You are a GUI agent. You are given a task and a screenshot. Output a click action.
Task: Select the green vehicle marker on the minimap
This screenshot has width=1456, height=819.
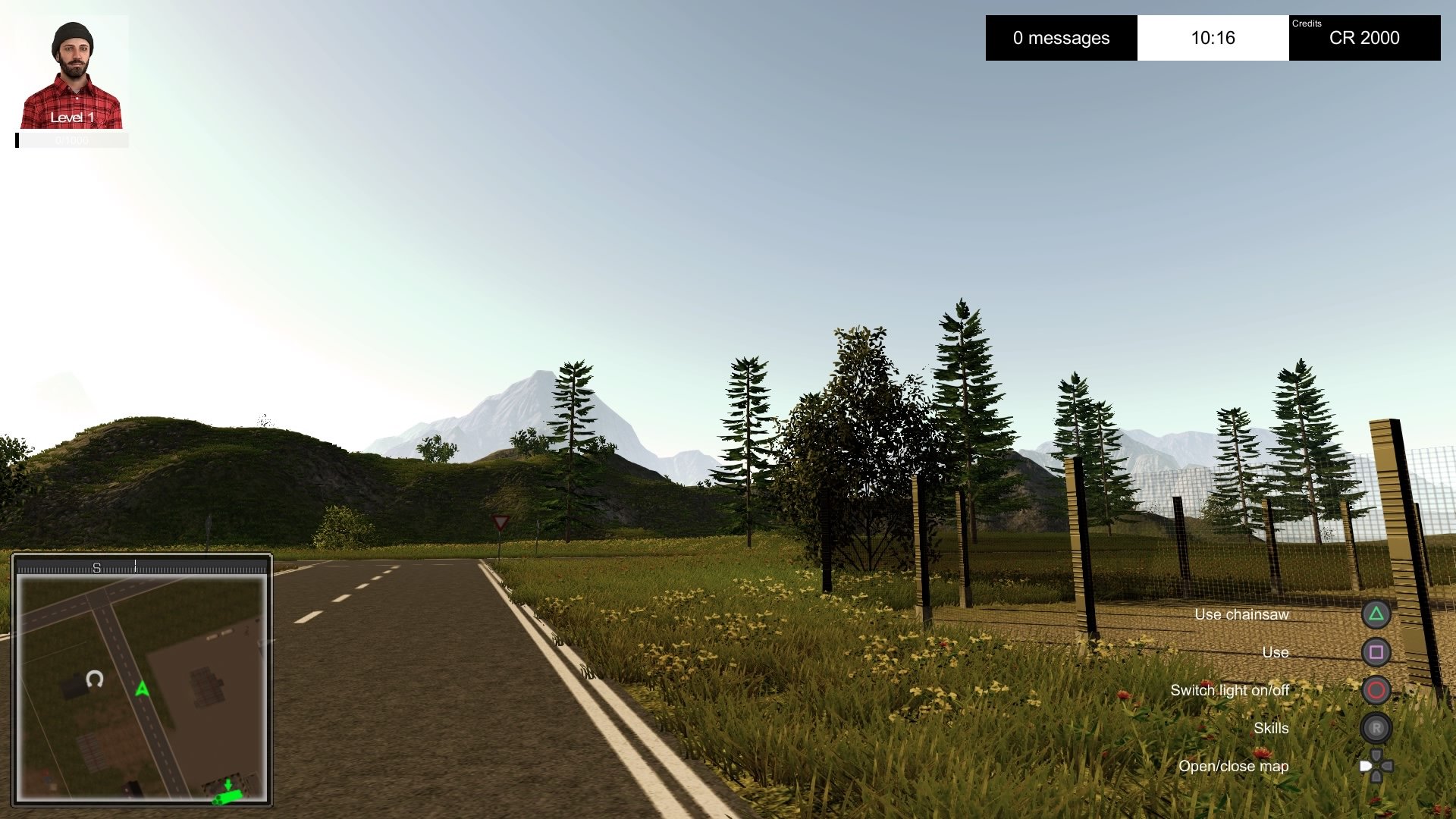pos(227,795)
